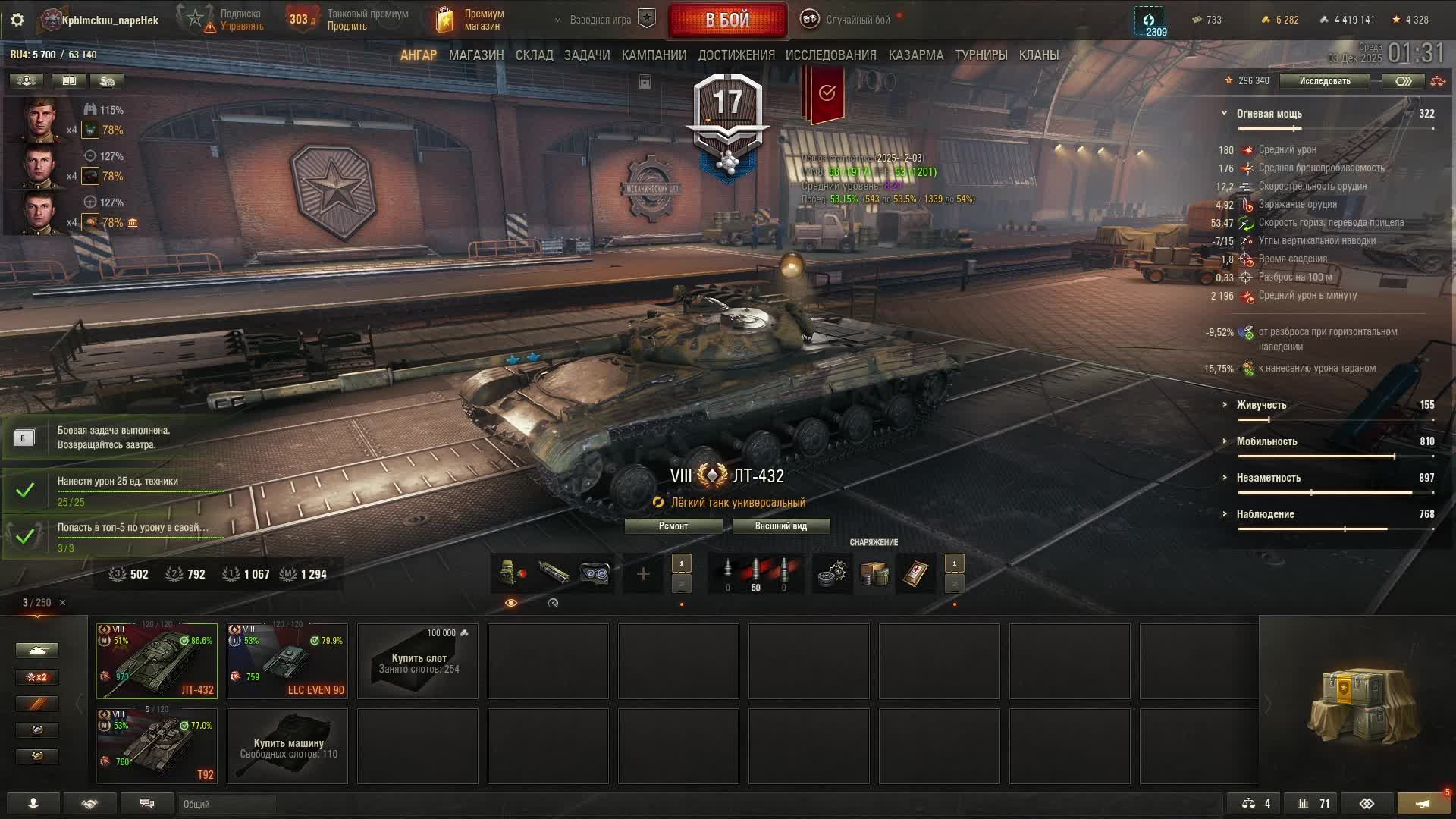
Task: Click the Исследовать button
Action: point(1324,81)
